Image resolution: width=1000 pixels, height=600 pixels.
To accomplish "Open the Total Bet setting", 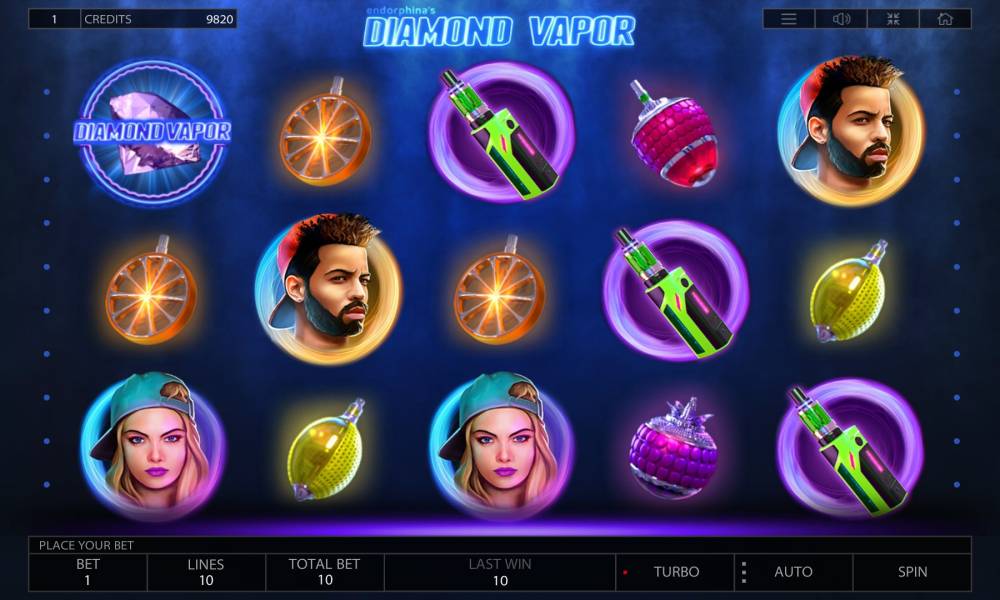I will (324, 572).
